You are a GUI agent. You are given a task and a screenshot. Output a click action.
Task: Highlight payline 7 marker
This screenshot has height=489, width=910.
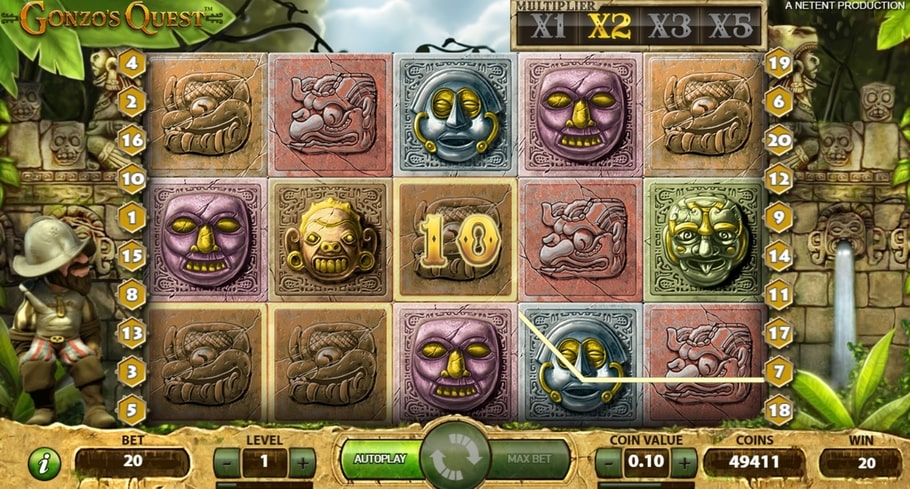click(x=780, y=371)
